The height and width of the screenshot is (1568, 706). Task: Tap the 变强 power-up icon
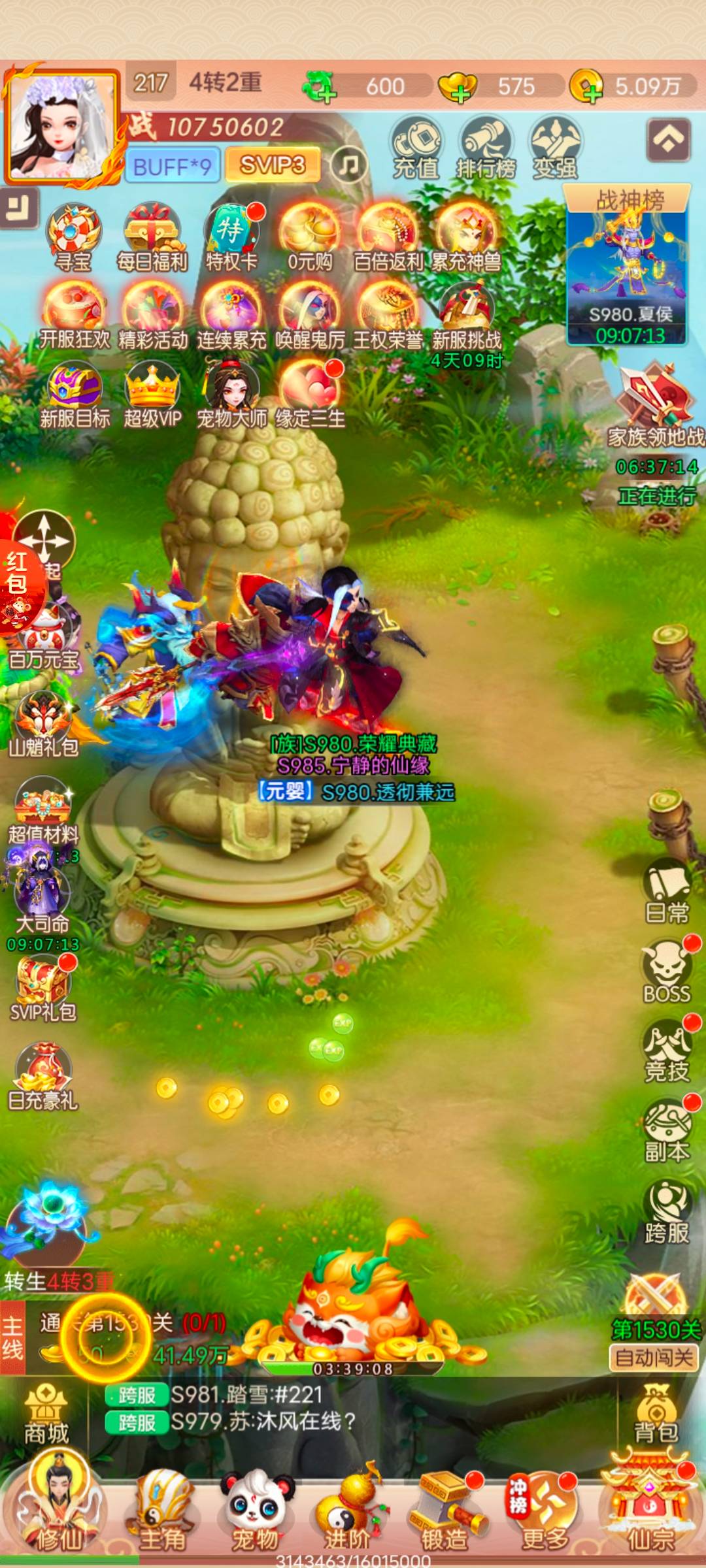coord(555,148)
